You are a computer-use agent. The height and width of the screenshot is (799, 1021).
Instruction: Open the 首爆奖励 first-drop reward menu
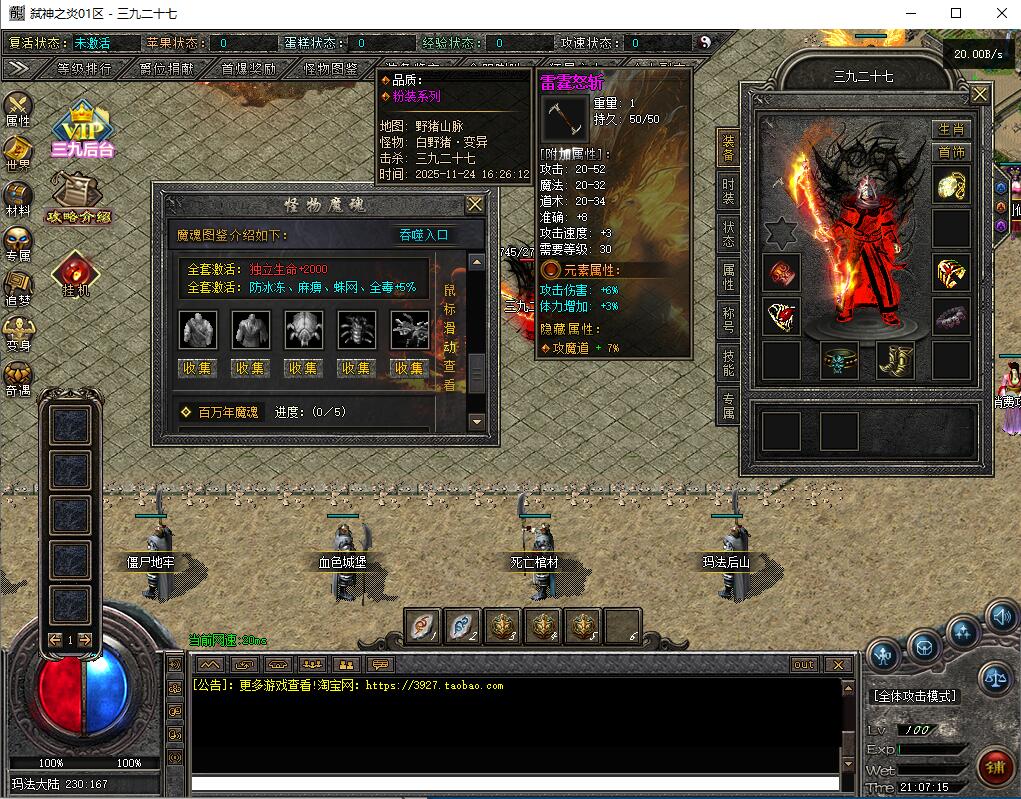(248, 69)
